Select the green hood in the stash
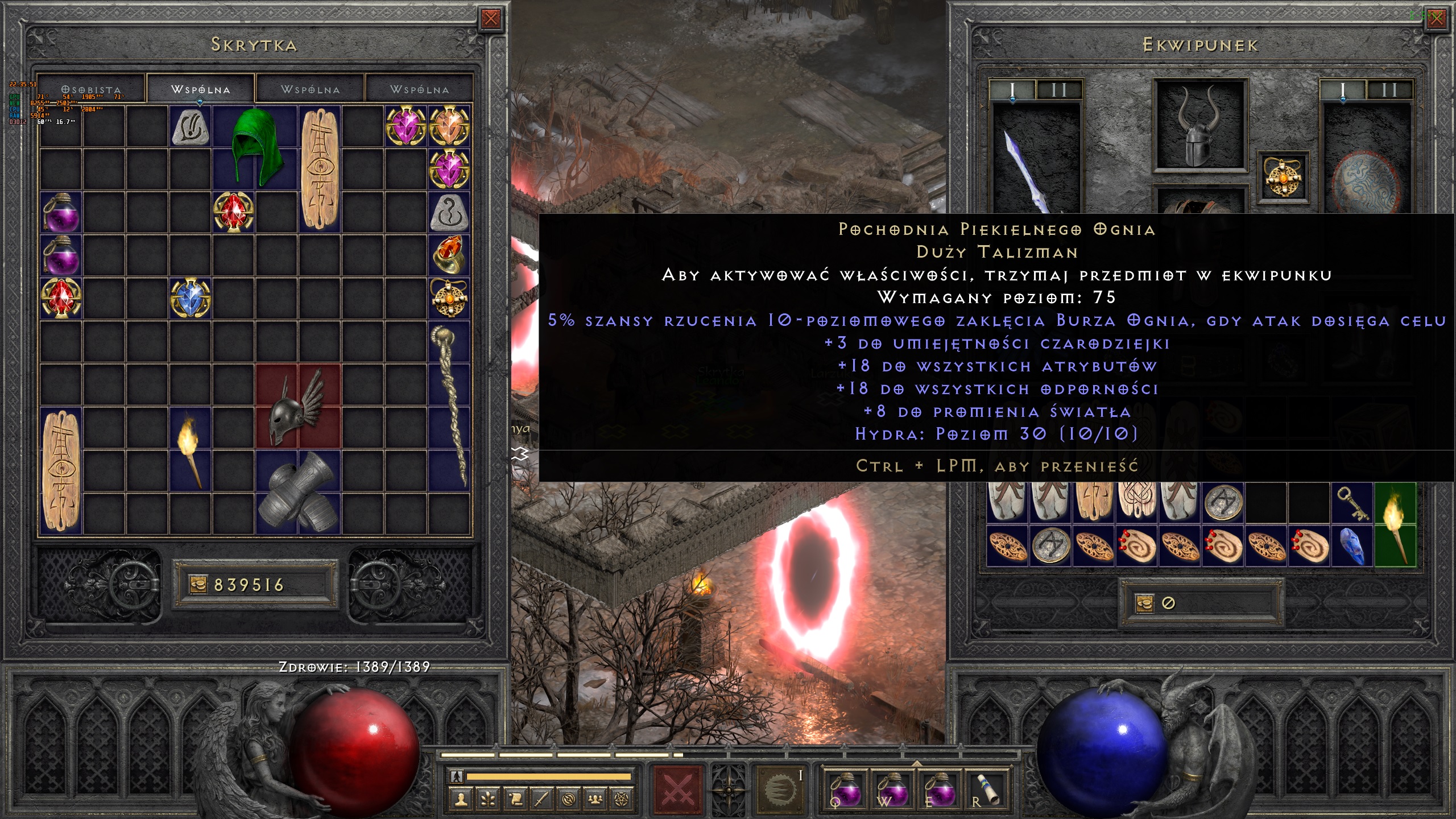The image size is (1456, 819). click(x=254, y=147)
